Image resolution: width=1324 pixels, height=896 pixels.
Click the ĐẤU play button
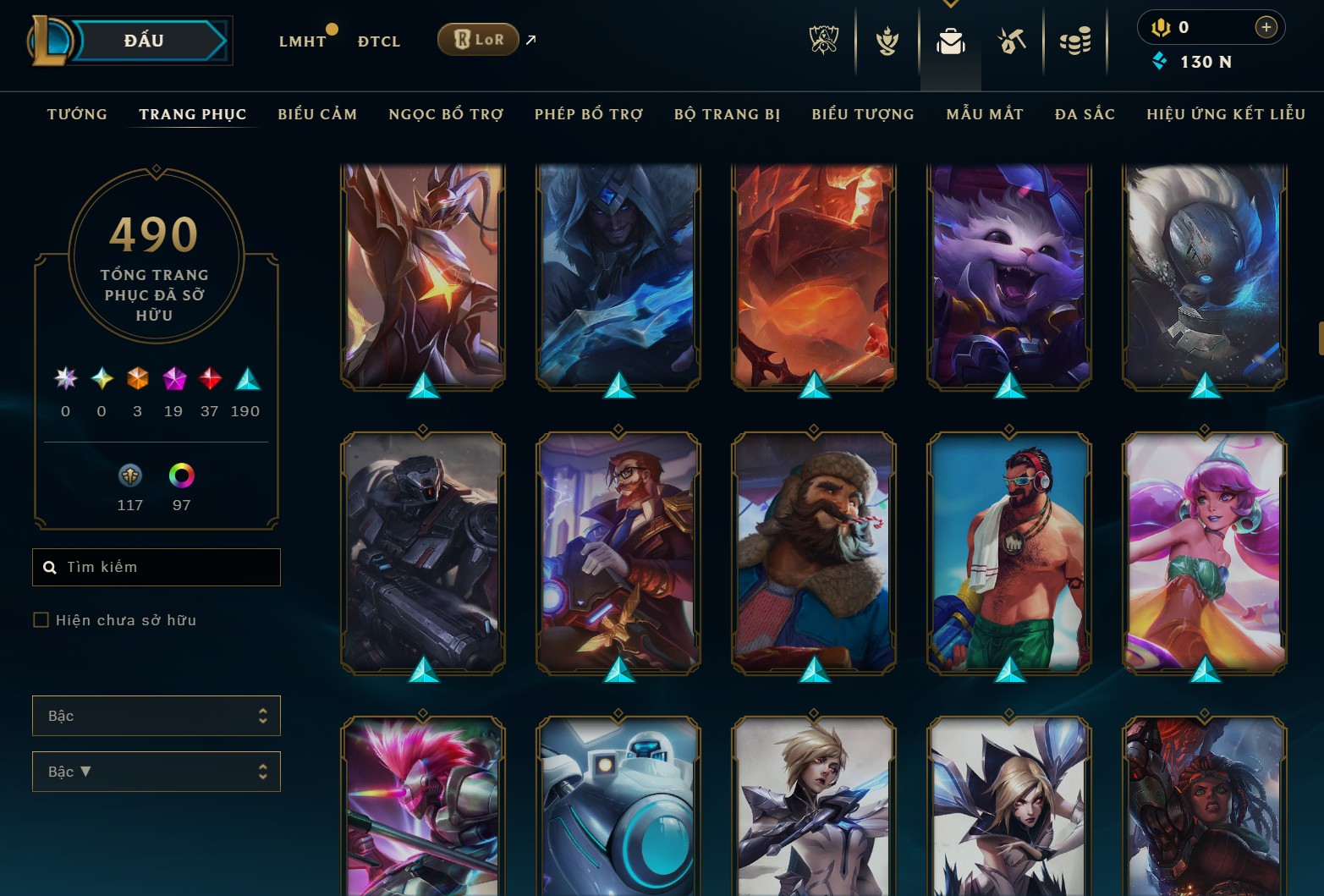(x=144, y=40)
